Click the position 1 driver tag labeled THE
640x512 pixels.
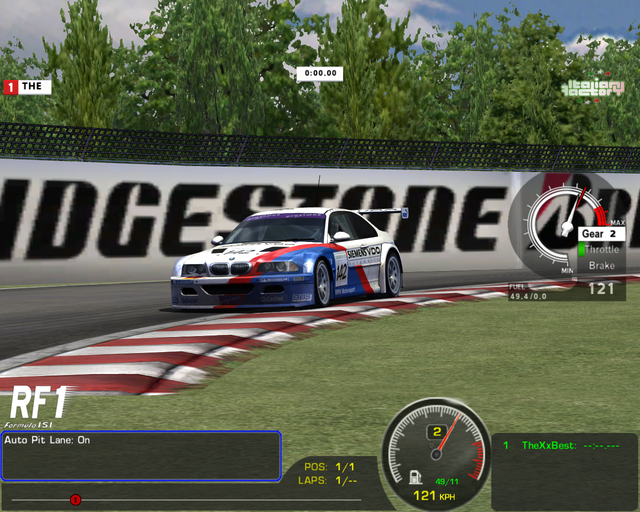point(28,86)
